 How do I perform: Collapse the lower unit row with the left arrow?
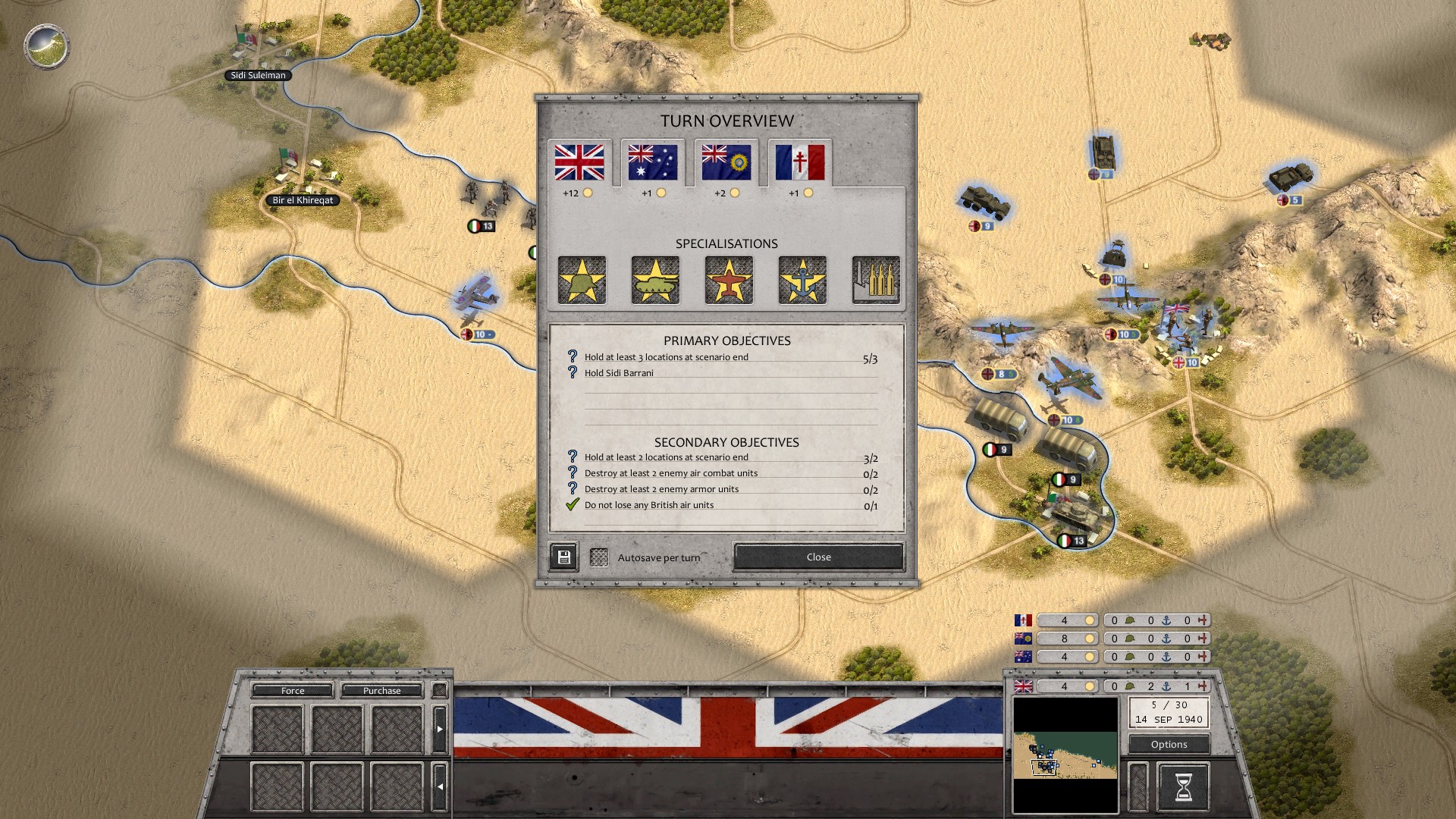tap(440, 786)
